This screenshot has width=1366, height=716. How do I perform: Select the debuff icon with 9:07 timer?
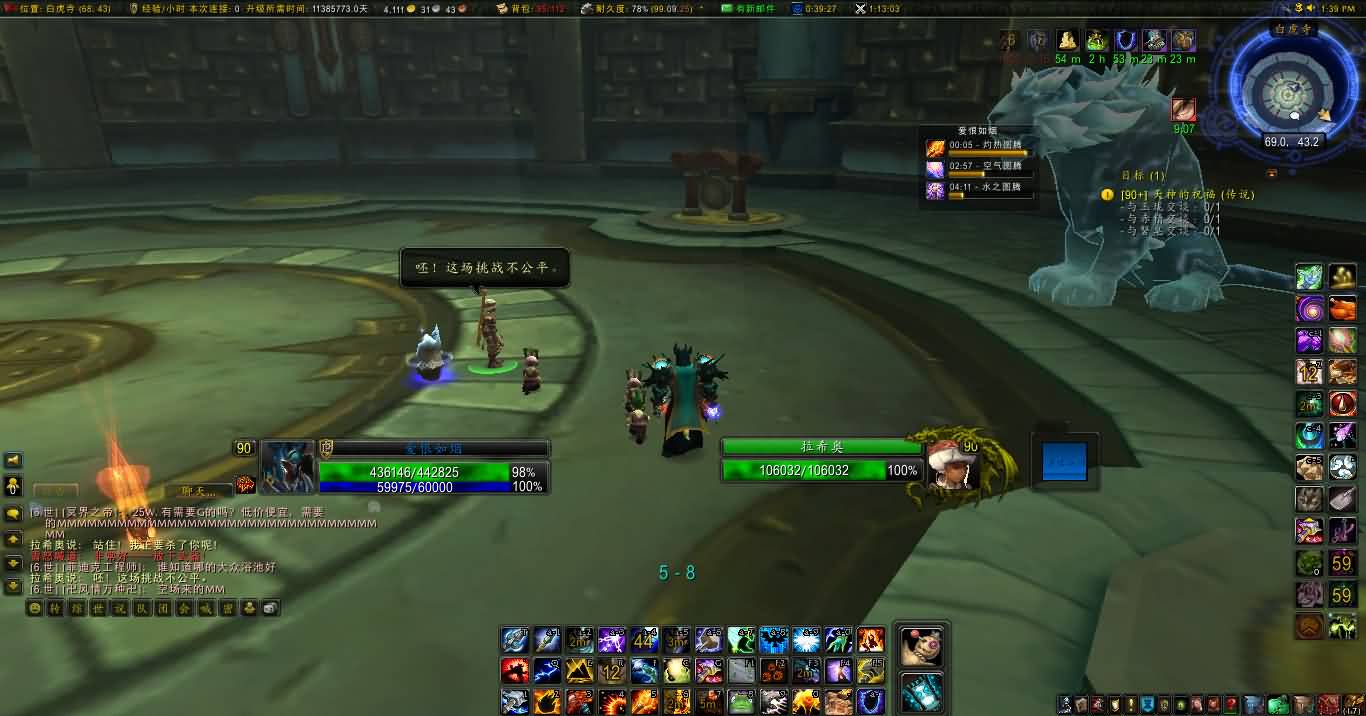[x=1184, y=109]
